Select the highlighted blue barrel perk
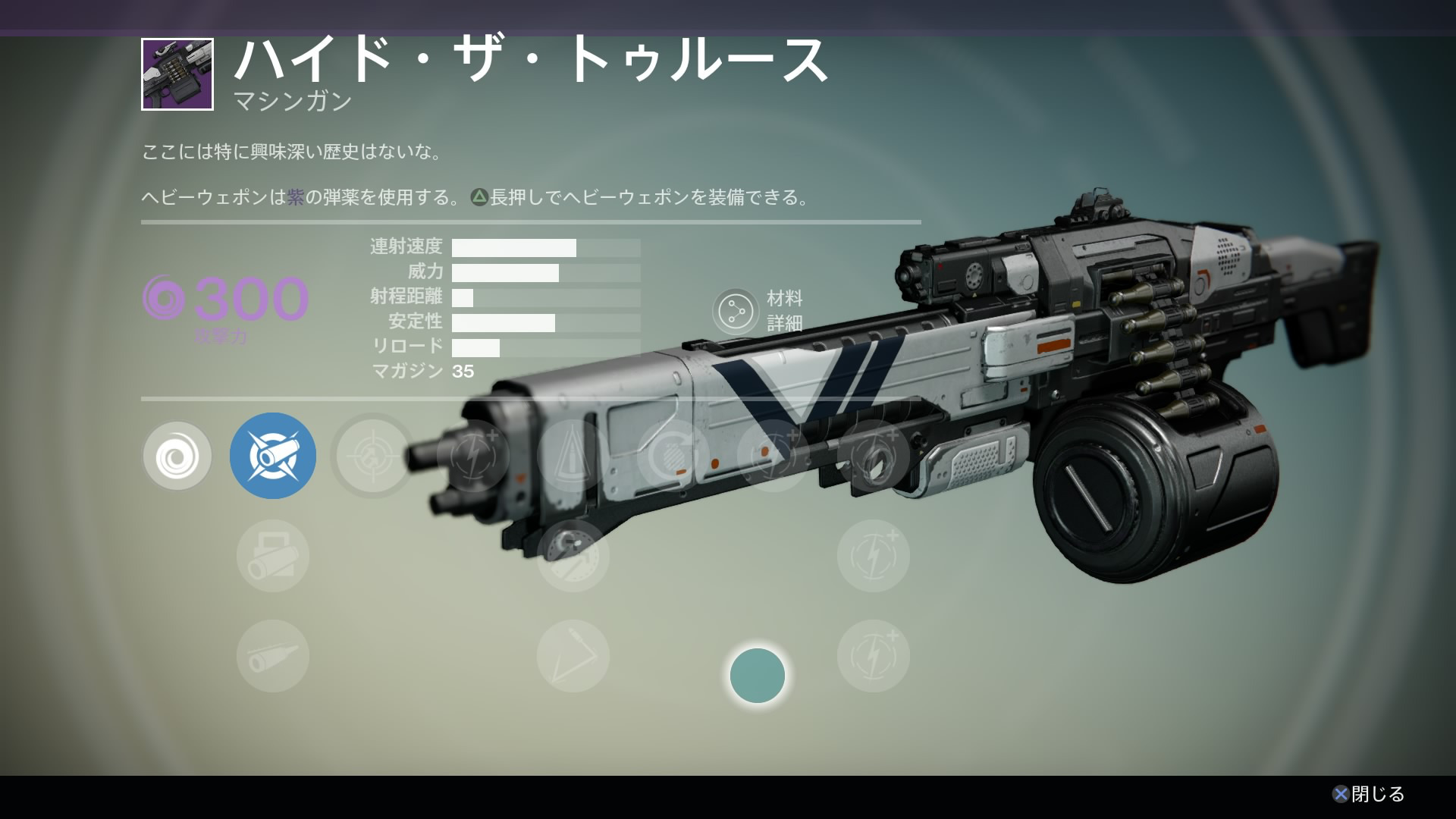Viewport: 1456px width, 819px height. [x=273, y=456]
